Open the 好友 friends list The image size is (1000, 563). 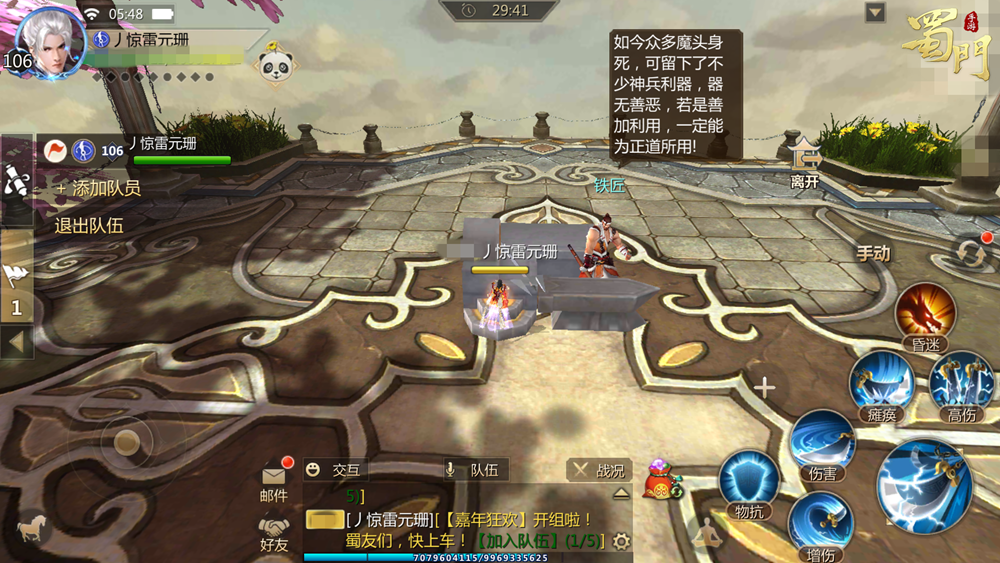point(274,531)
